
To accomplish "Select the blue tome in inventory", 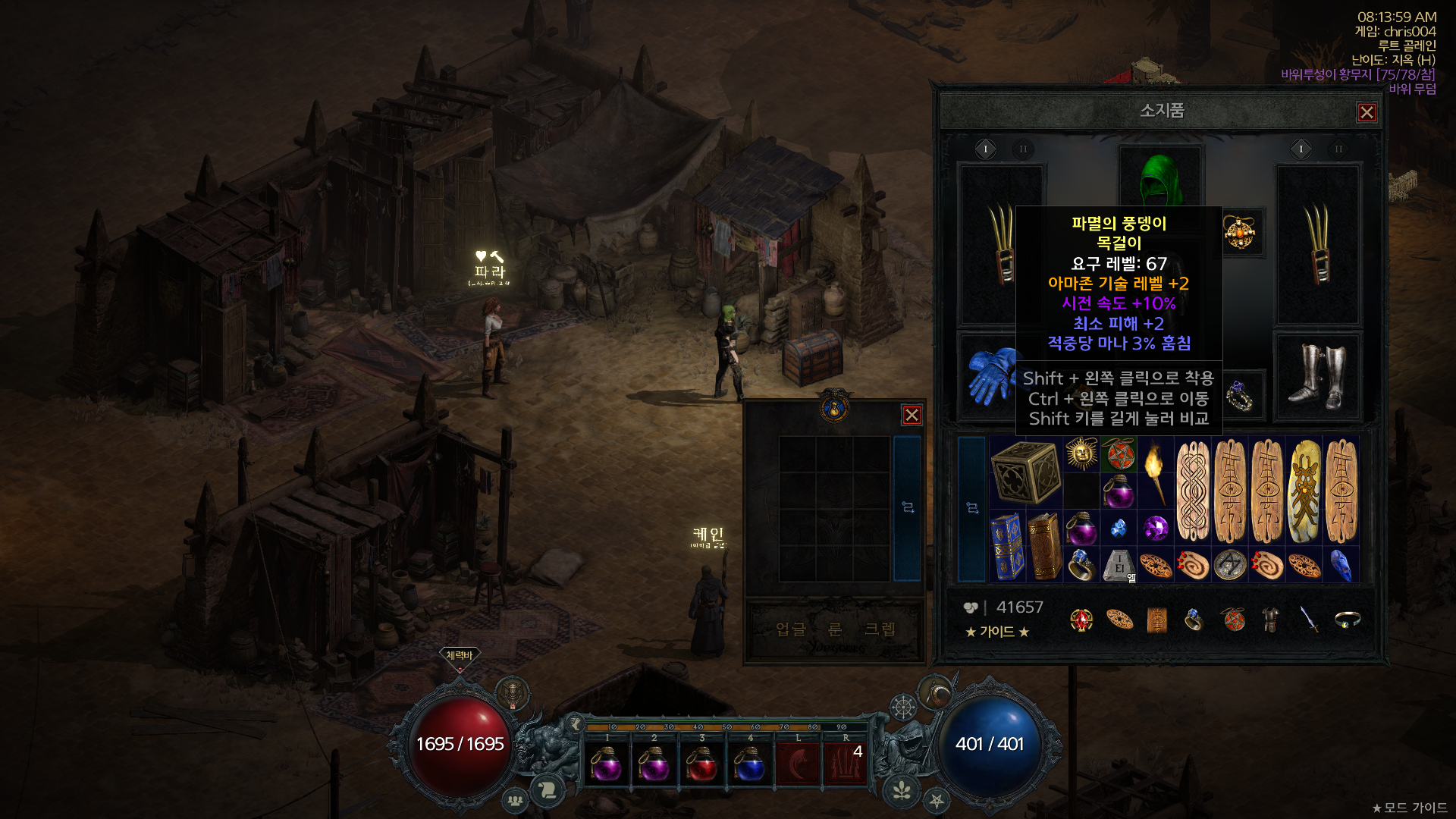I will pos(1007,546).
